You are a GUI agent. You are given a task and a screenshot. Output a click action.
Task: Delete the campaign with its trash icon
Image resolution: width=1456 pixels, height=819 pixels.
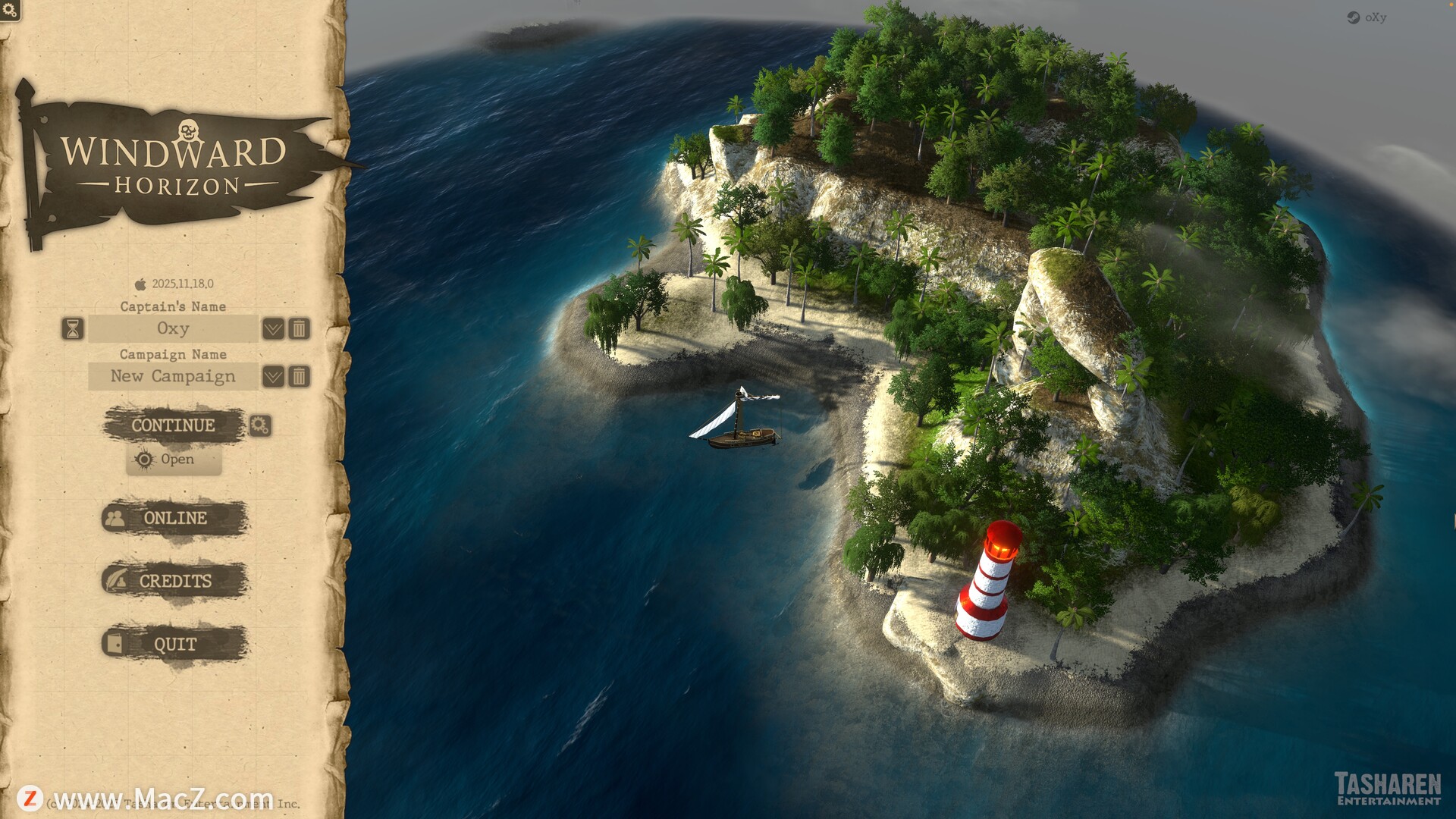(300, 377)
